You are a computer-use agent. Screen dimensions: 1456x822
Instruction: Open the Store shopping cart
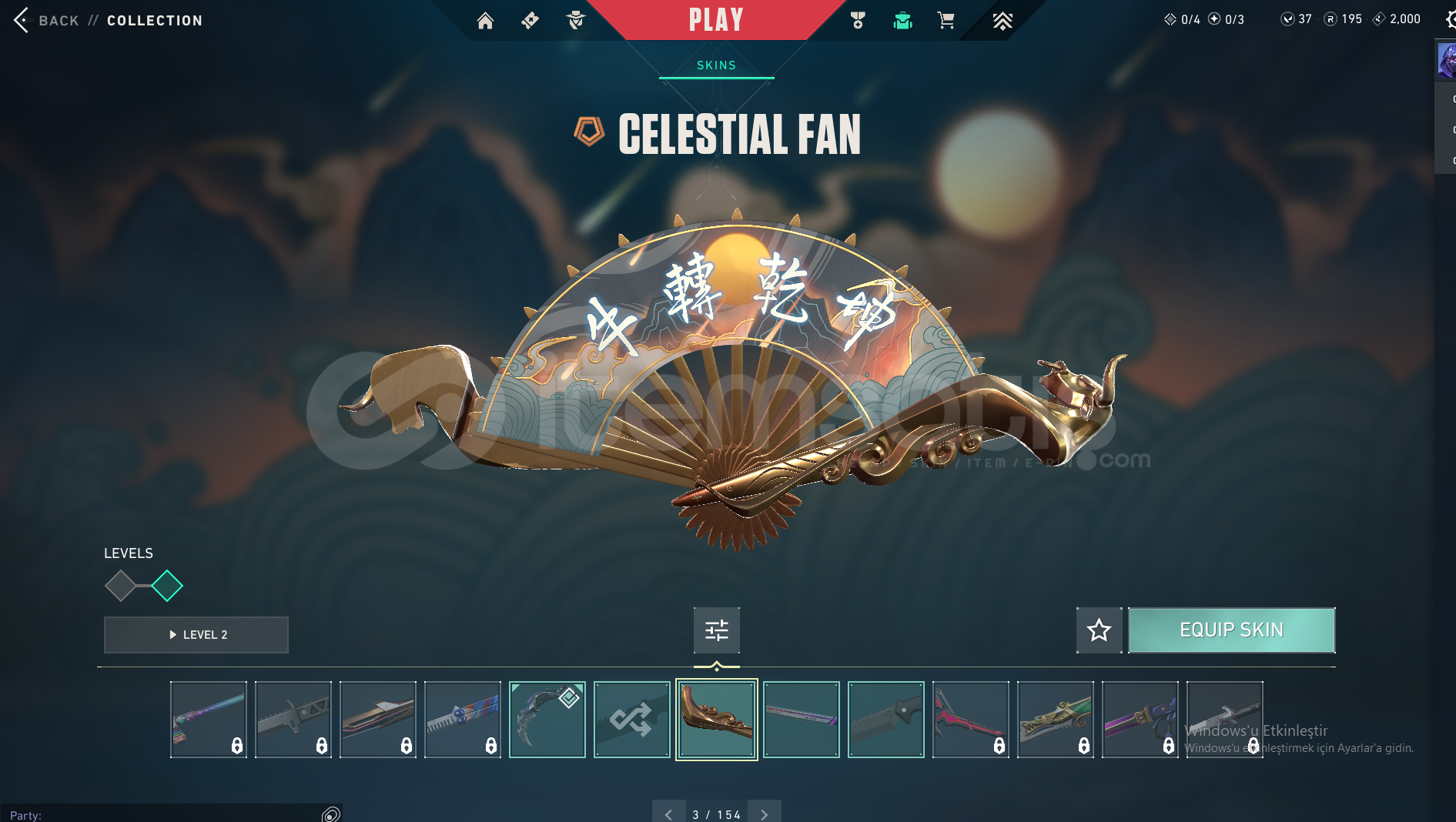click(946, 21)
